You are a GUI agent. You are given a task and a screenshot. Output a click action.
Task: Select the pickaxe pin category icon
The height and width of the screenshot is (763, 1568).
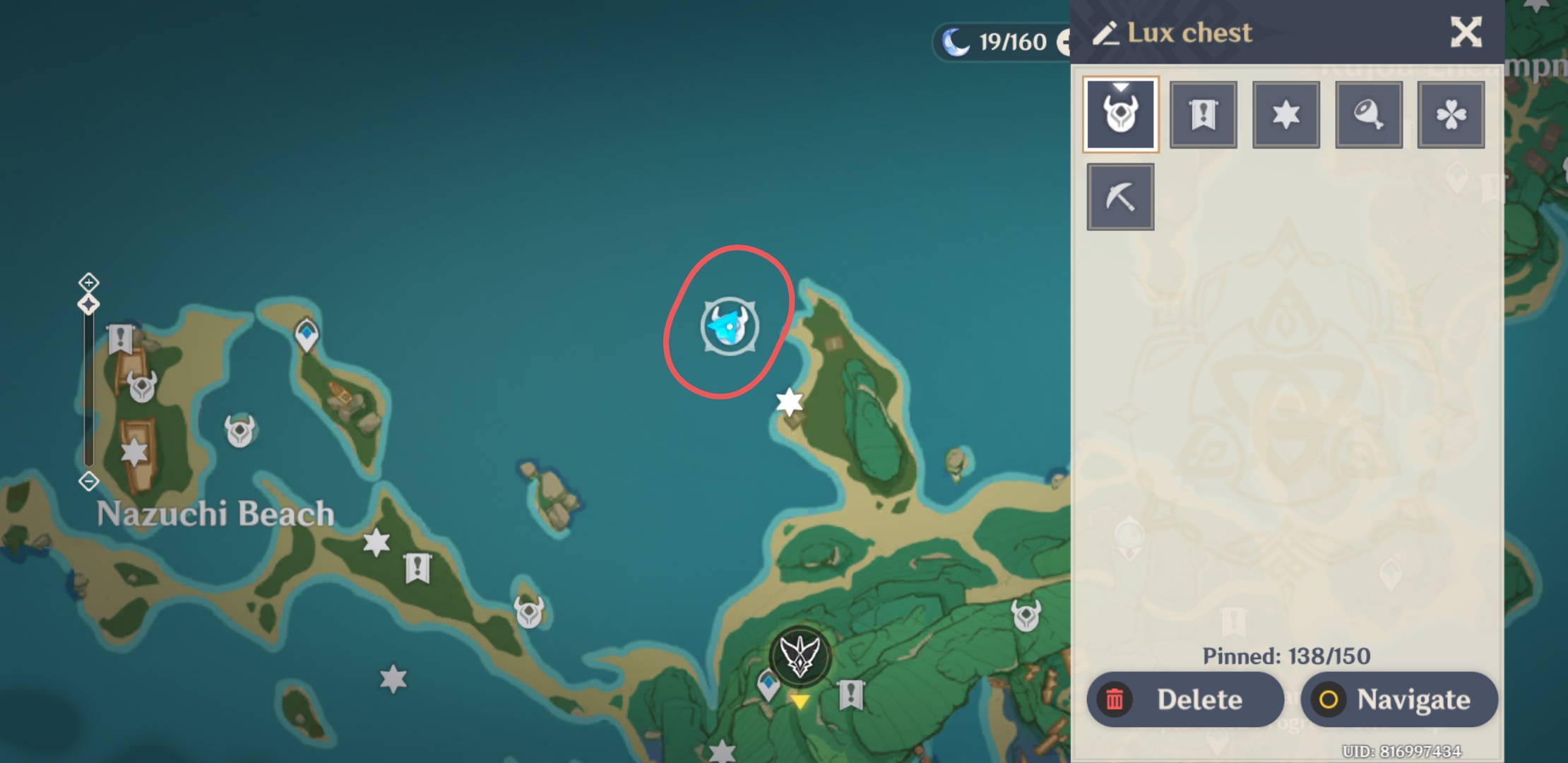coord(1120,196)
